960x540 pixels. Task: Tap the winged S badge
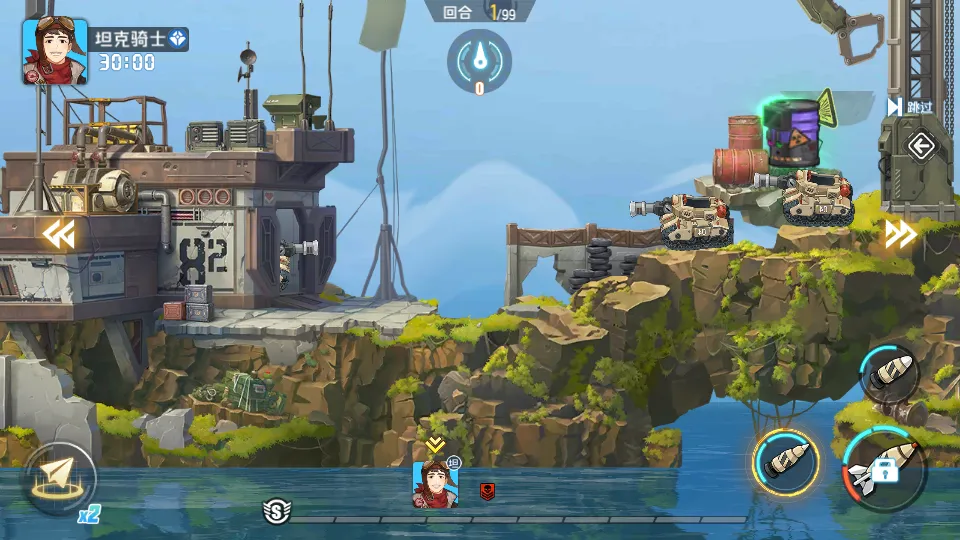pos(277,512)
